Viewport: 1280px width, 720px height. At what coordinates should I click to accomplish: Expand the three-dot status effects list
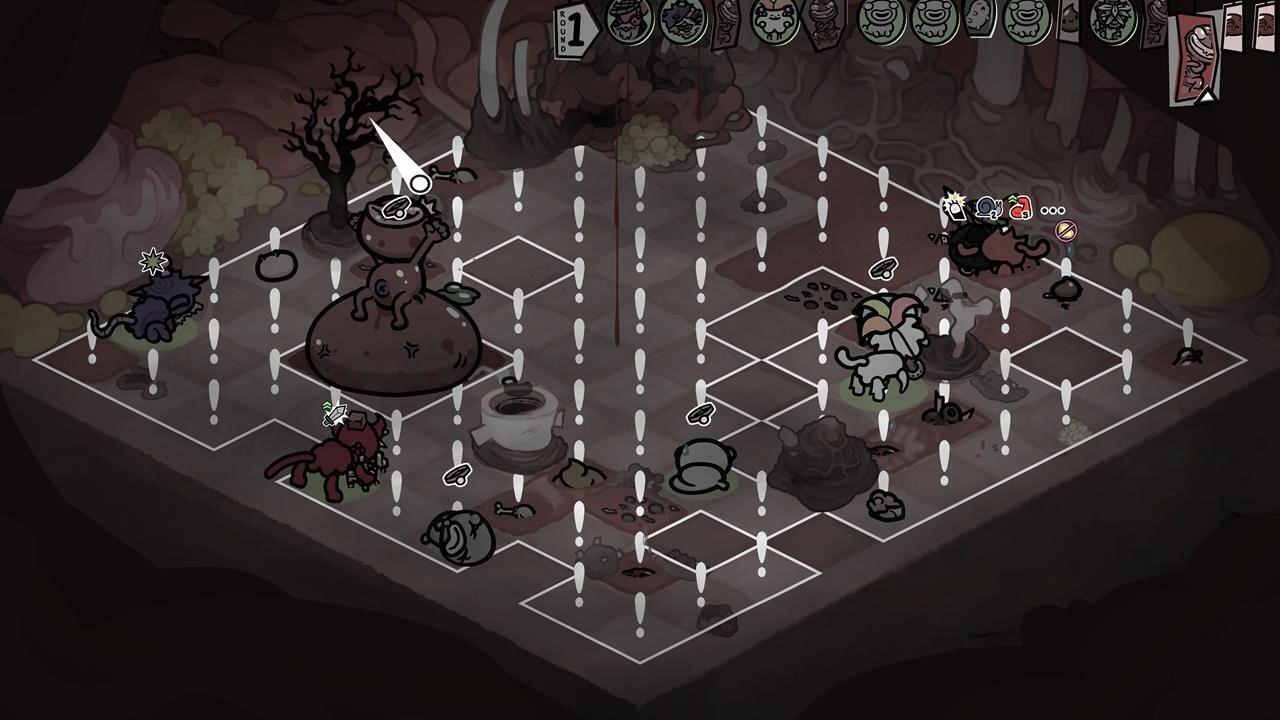(x=1052, y=210)
